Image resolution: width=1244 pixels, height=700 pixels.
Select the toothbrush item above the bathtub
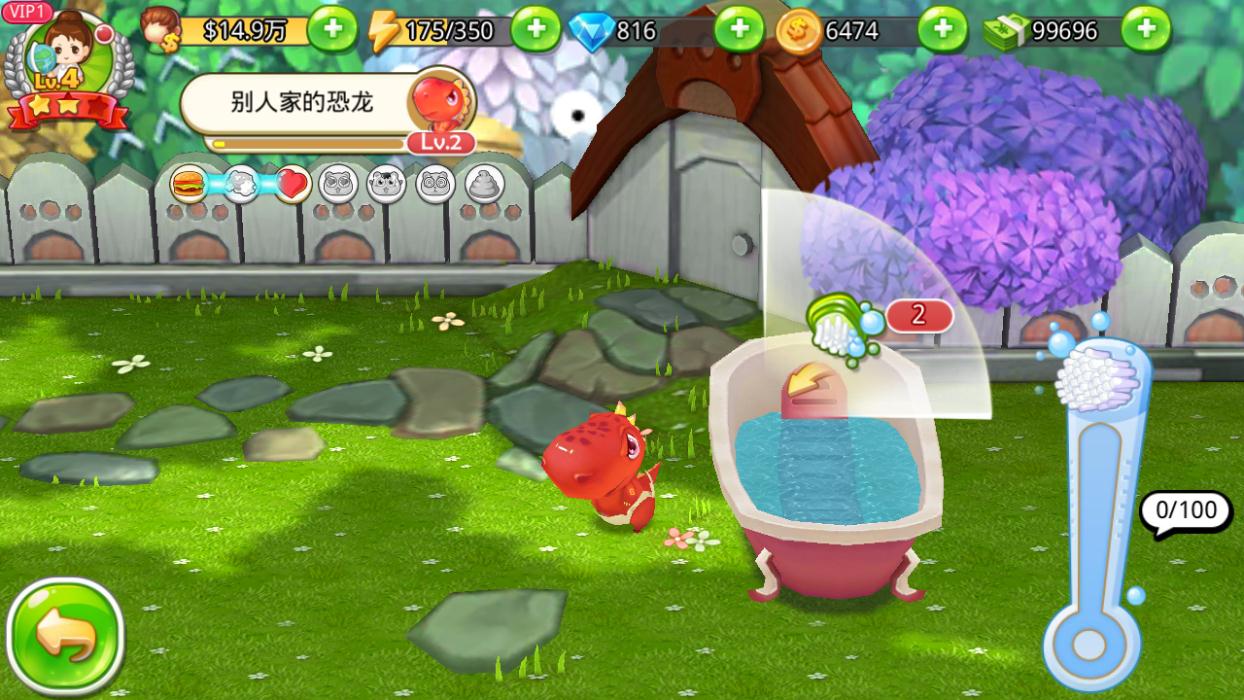840,323
